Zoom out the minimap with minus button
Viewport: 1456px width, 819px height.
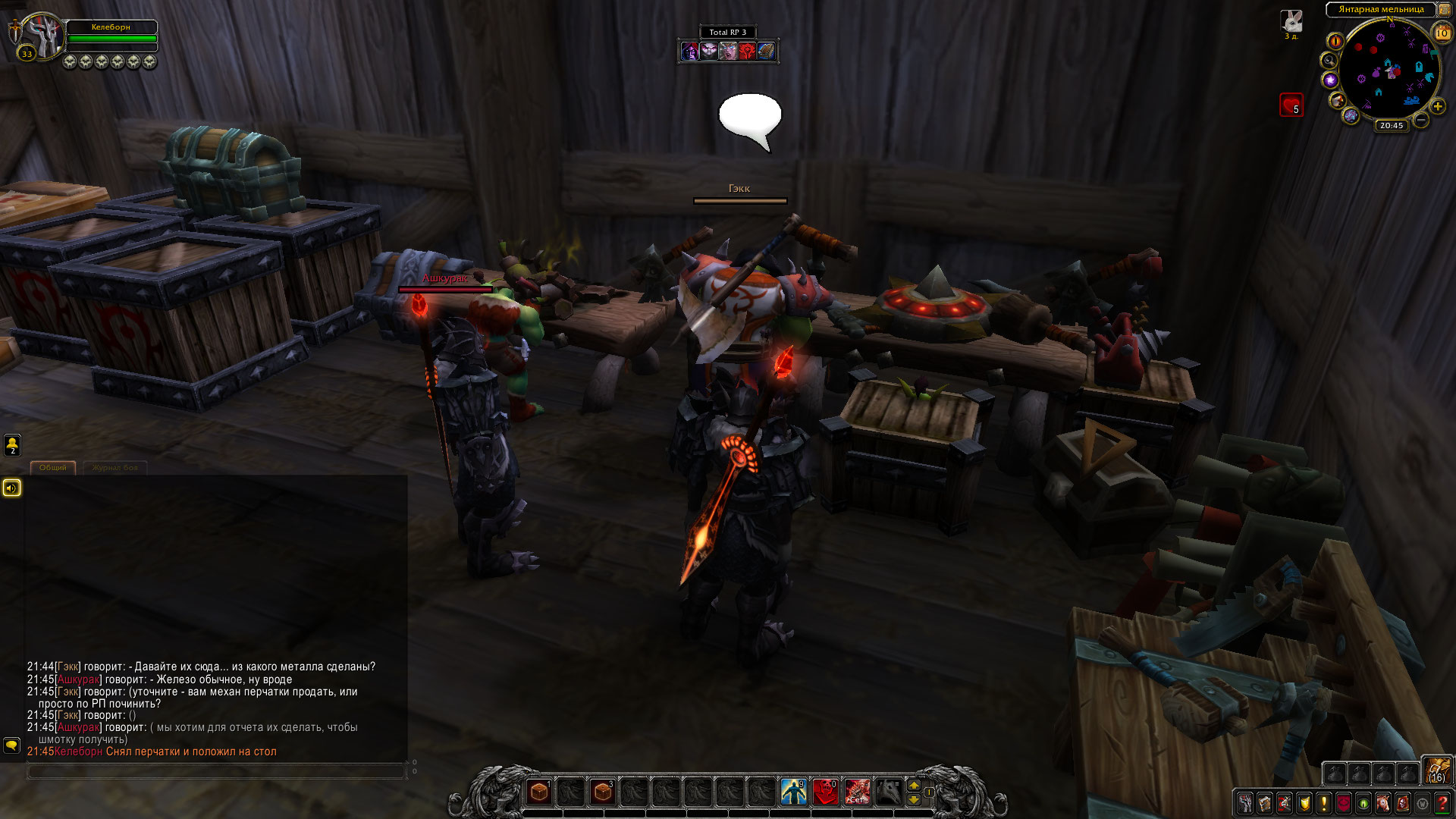1421,120
